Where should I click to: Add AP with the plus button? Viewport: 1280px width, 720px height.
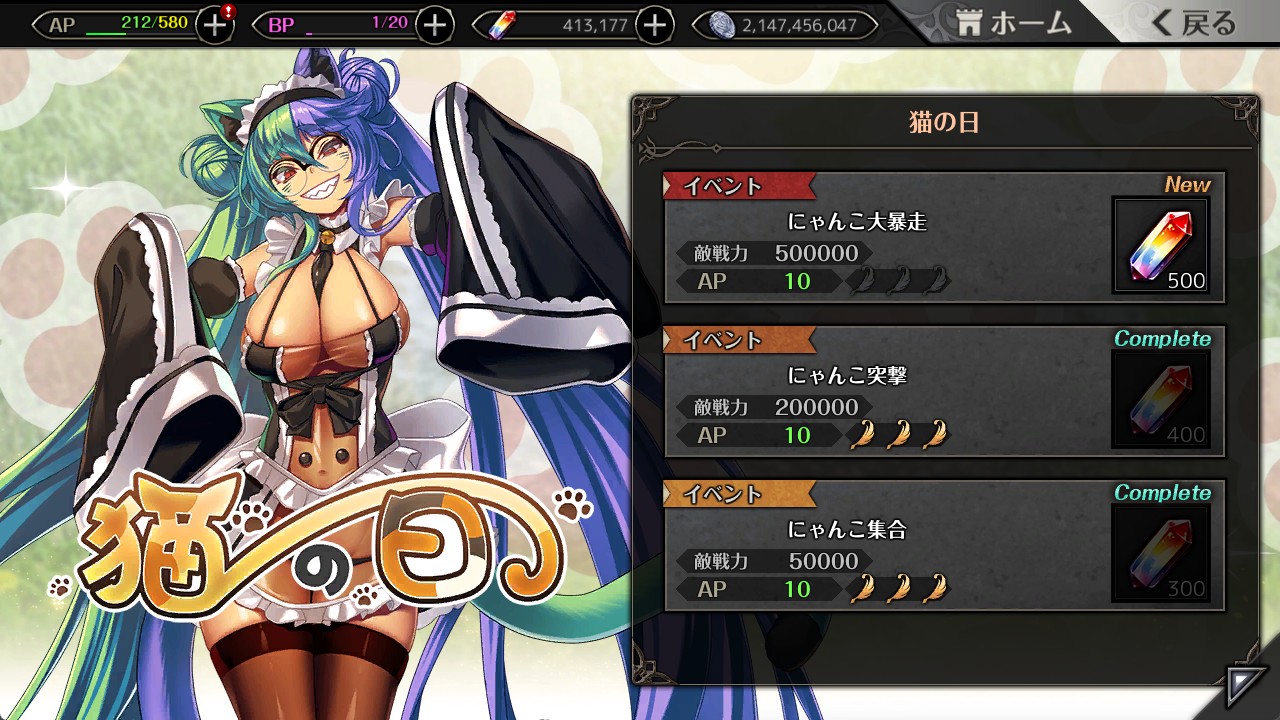pyautogui.click(x=214, y=25)
